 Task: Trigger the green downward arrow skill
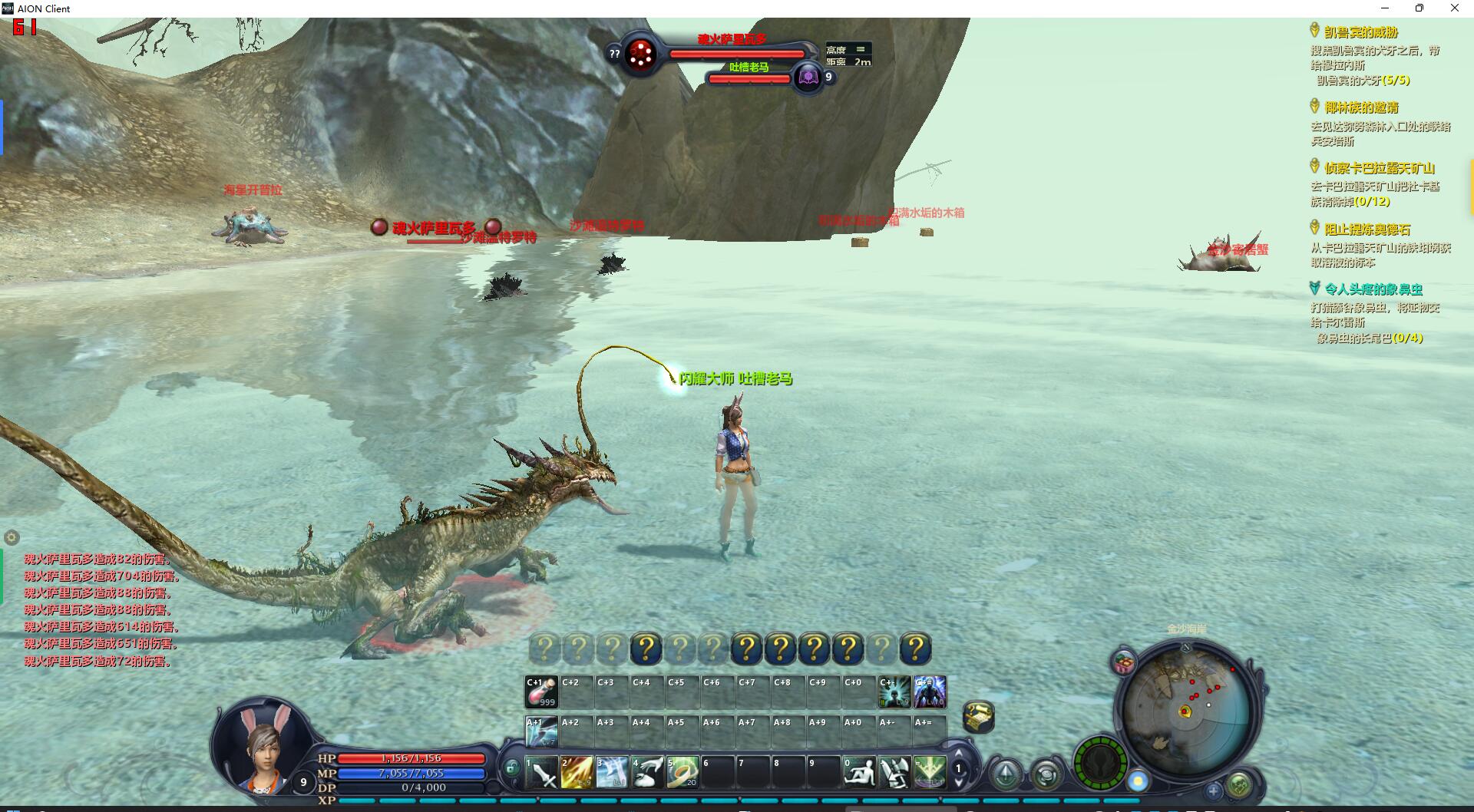(x=930, y=773)
